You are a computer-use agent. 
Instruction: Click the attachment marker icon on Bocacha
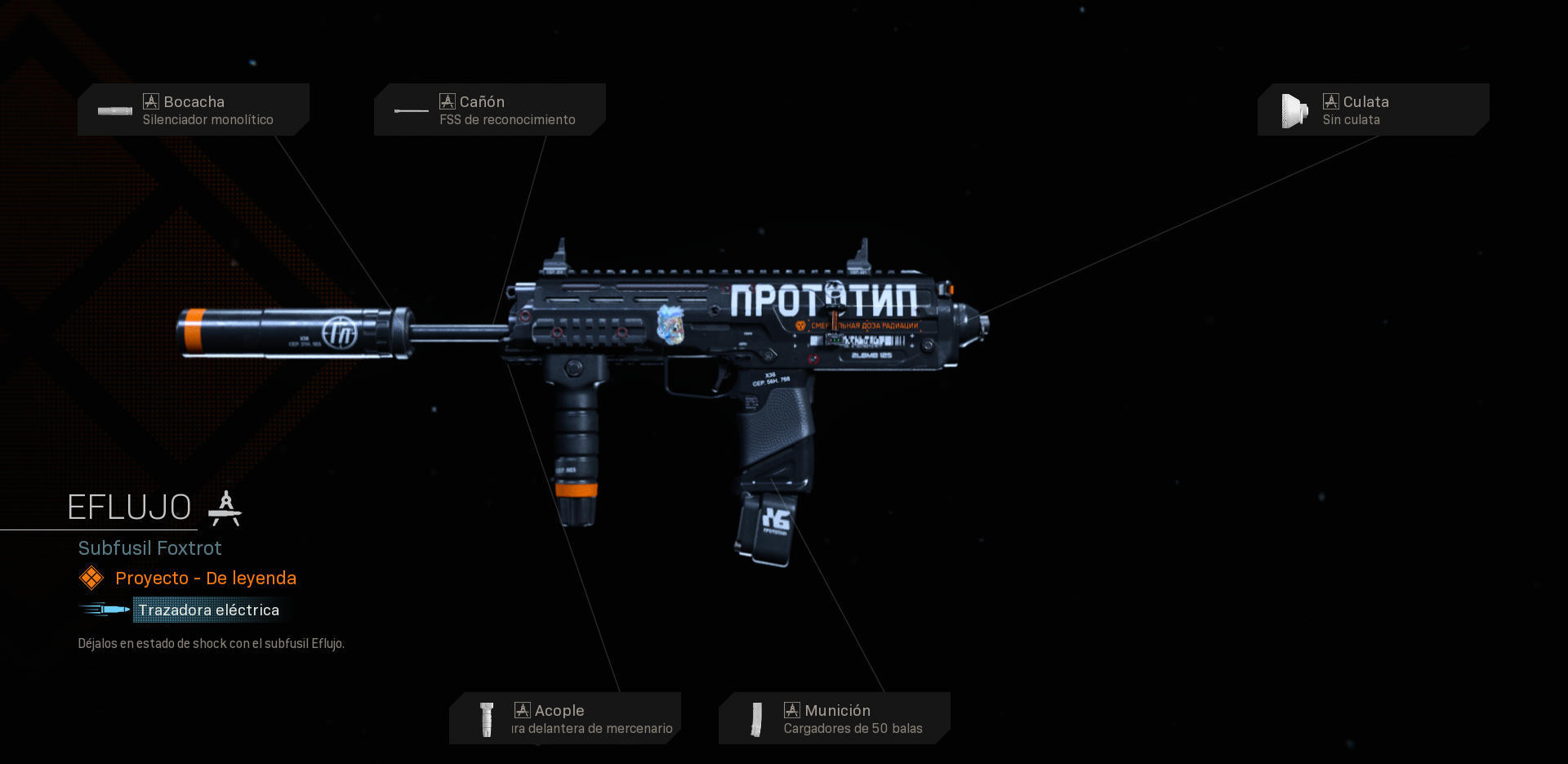tap(150, 101)
